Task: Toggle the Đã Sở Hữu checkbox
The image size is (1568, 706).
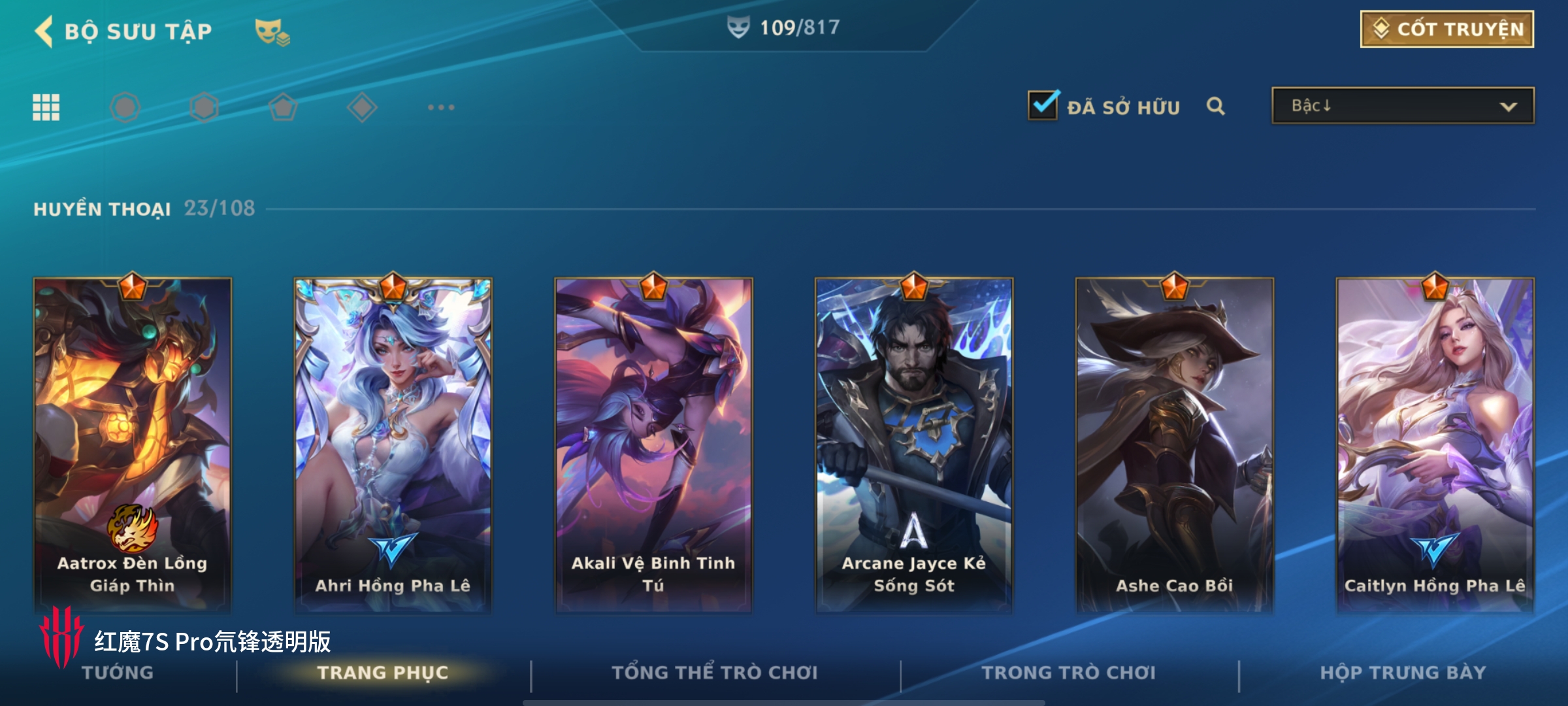Action: point(1043,106)
